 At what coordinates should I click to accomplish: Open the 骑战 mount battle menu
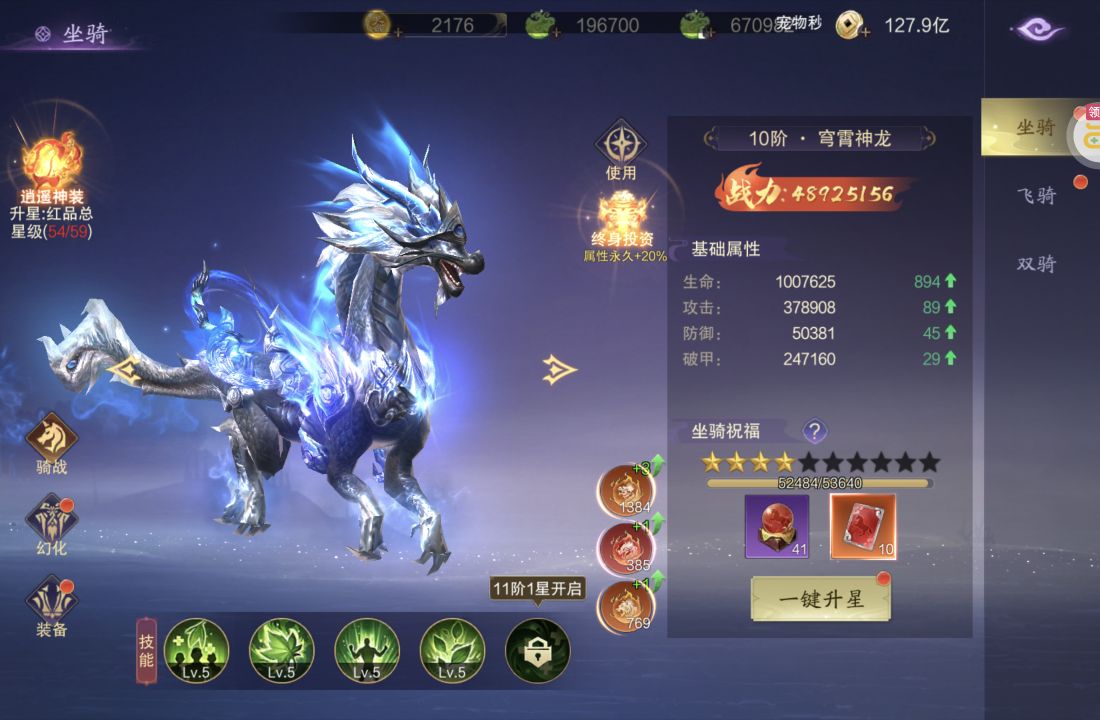[51, 440]
